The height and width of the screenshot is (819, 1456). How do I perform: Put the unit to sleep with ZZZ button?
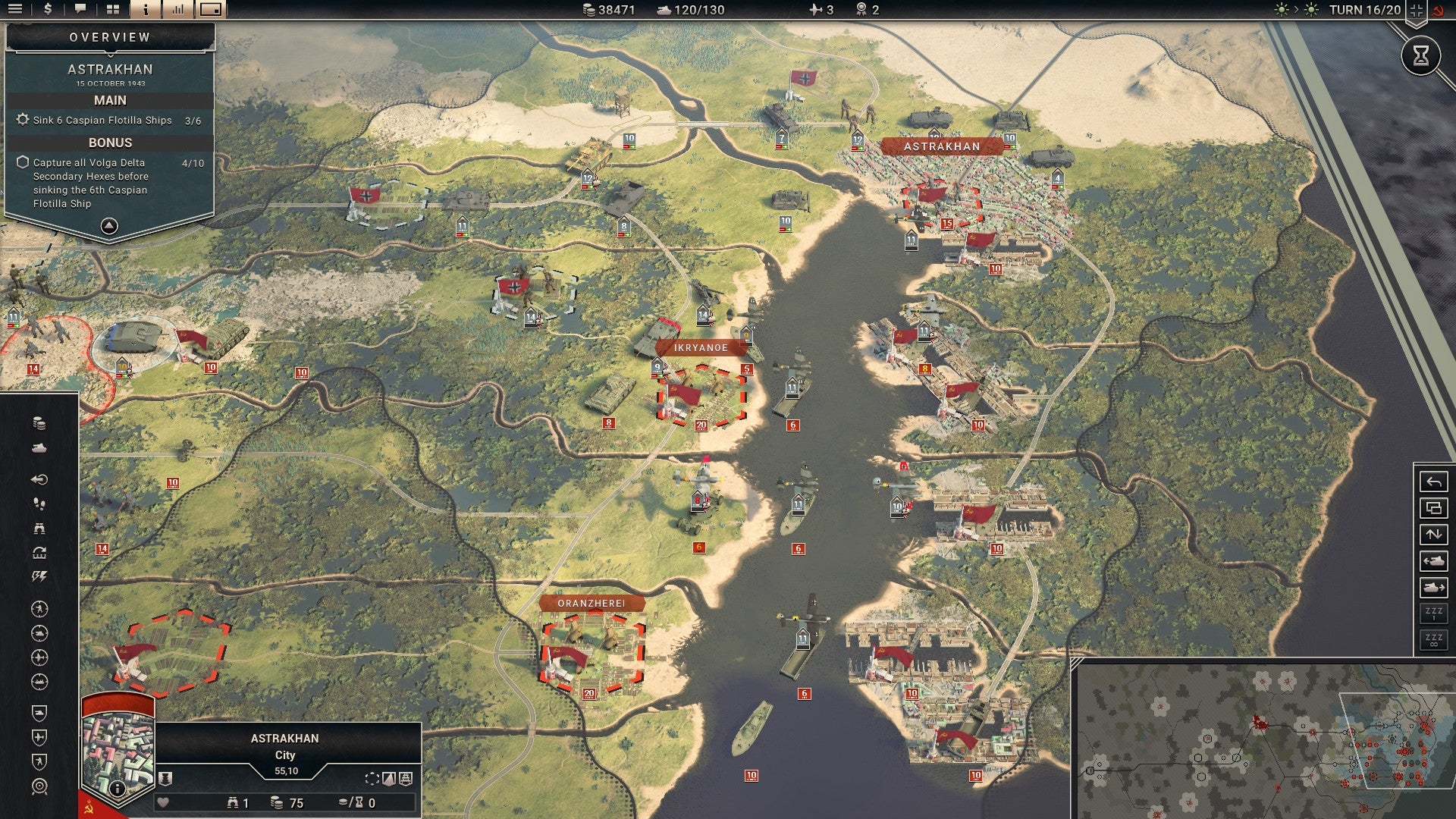pos(1434,611)
